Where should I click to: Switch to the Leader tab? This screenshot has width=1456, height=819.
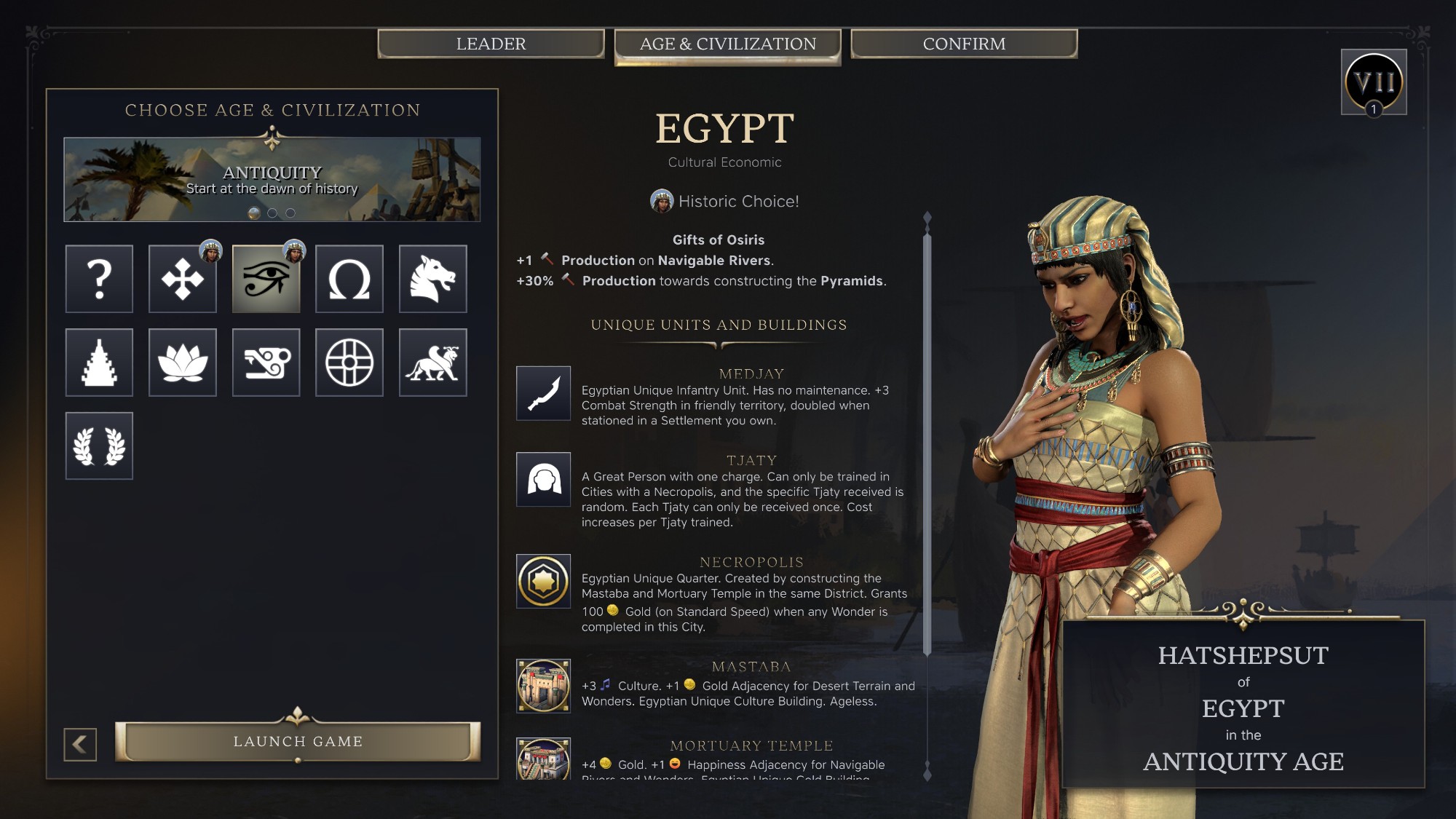pos(491,44)
